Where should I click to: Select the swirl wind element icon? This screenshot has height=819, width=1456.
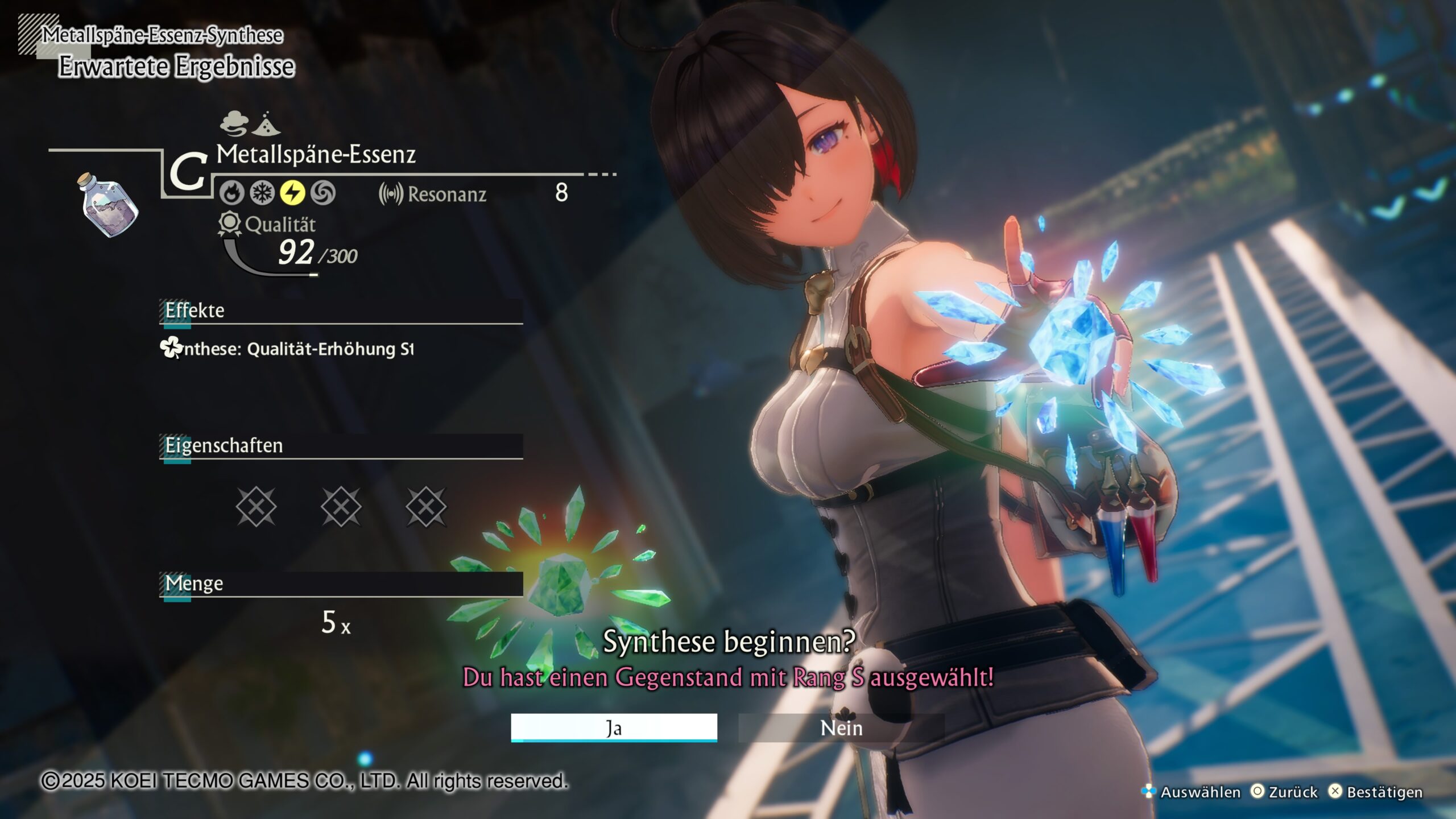322,193
